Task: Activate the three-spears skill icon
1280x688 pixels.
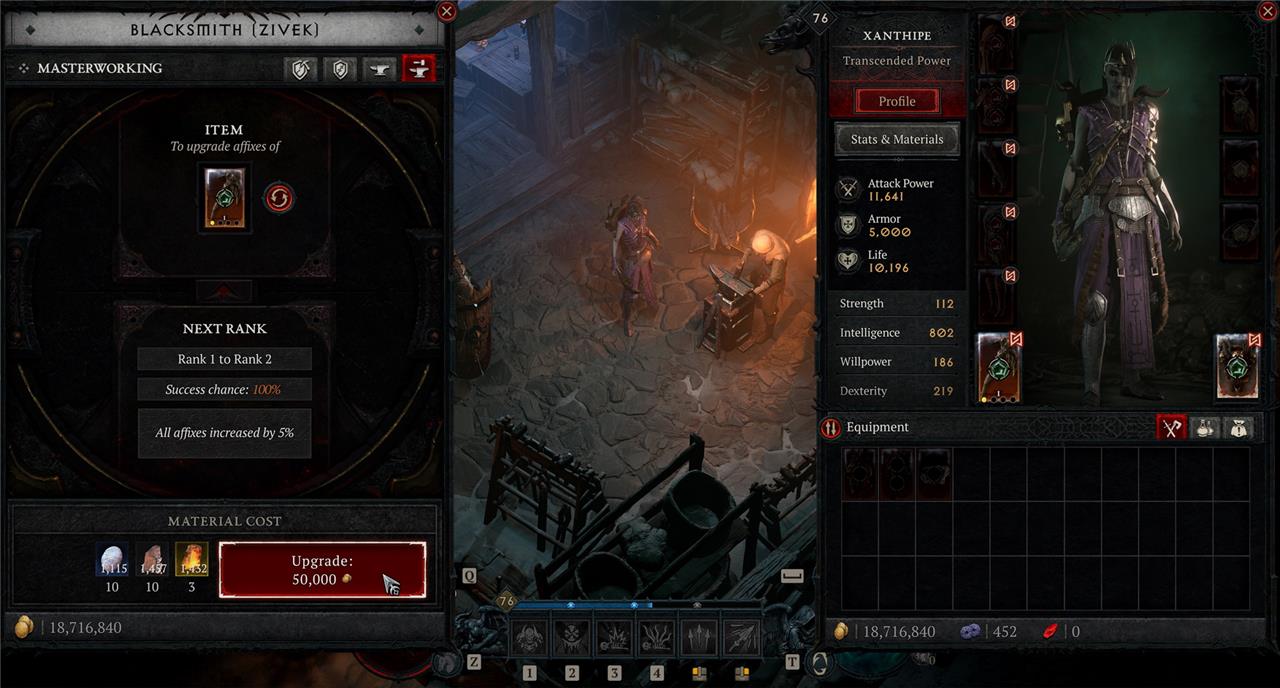Action: click(699, 637)
